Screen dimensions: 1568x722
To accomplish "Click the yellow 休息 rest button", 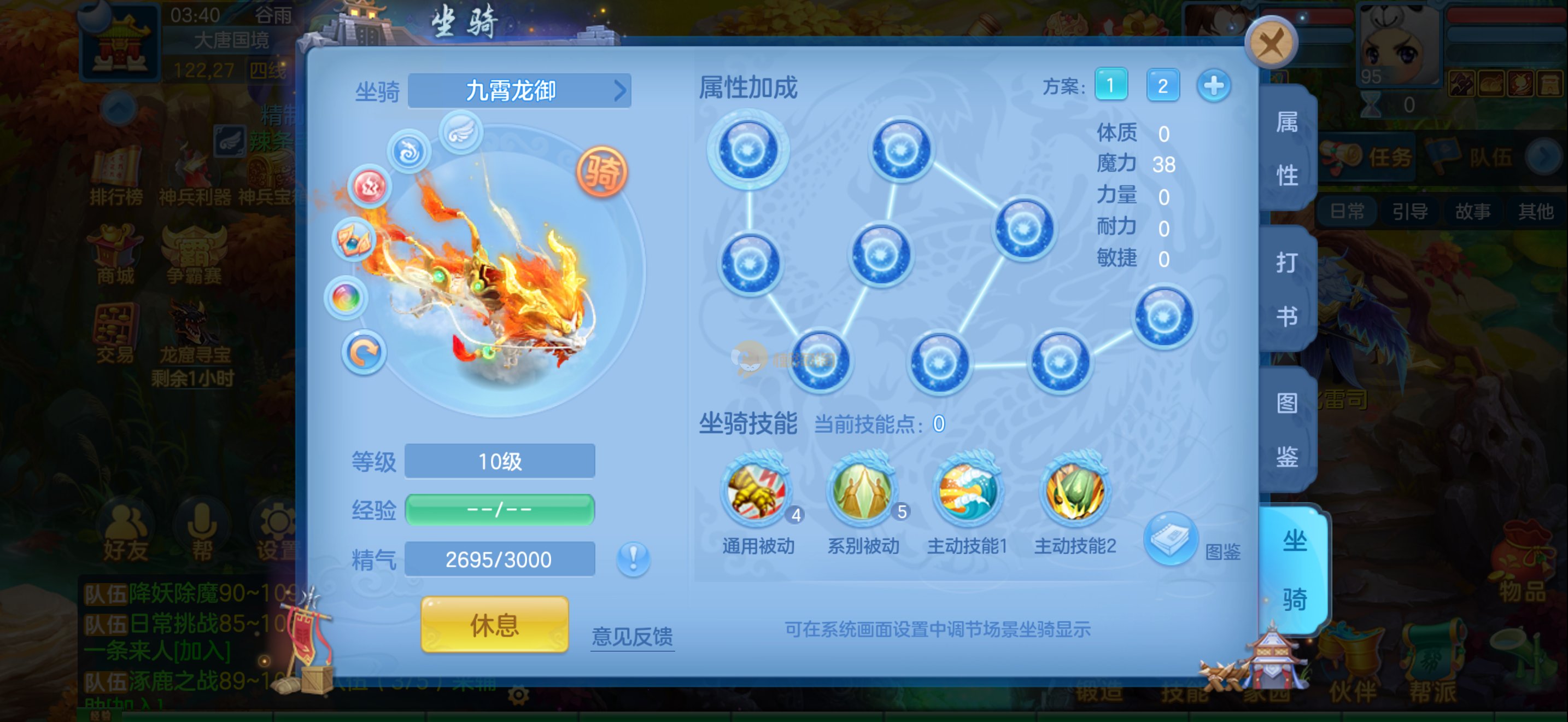I will coord(494,625).
